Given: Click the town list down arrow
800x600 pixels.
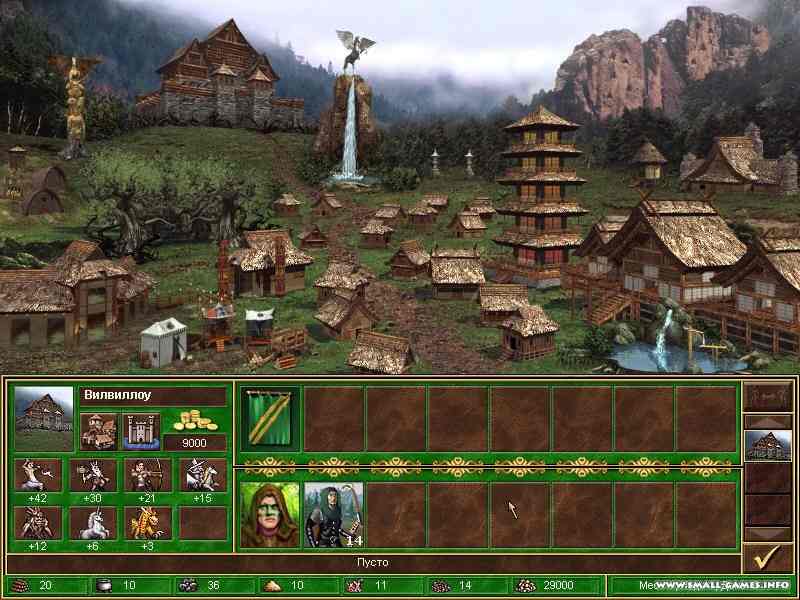Looking at the screenshot, I should 768,533.
